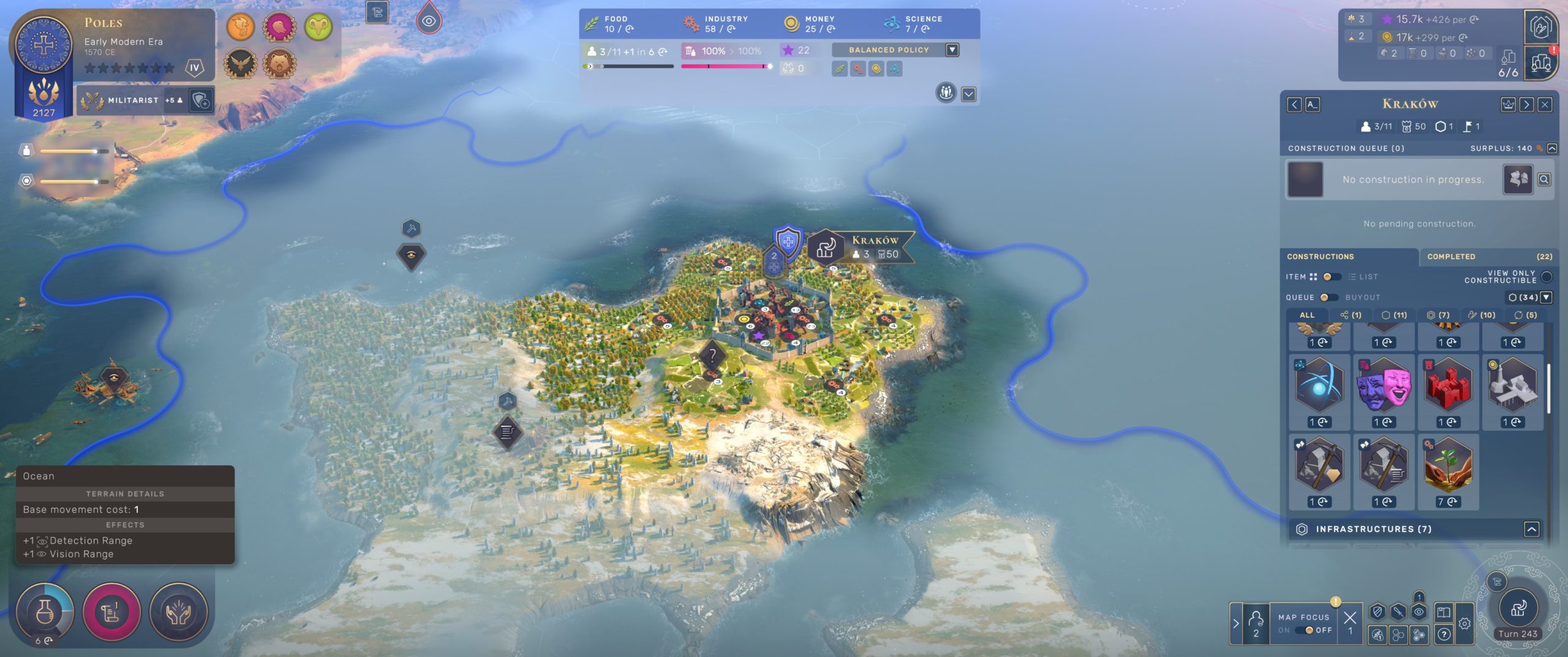Open the technology research flask screen
Screen dimensions: 1568x657
tap(45, 612)
